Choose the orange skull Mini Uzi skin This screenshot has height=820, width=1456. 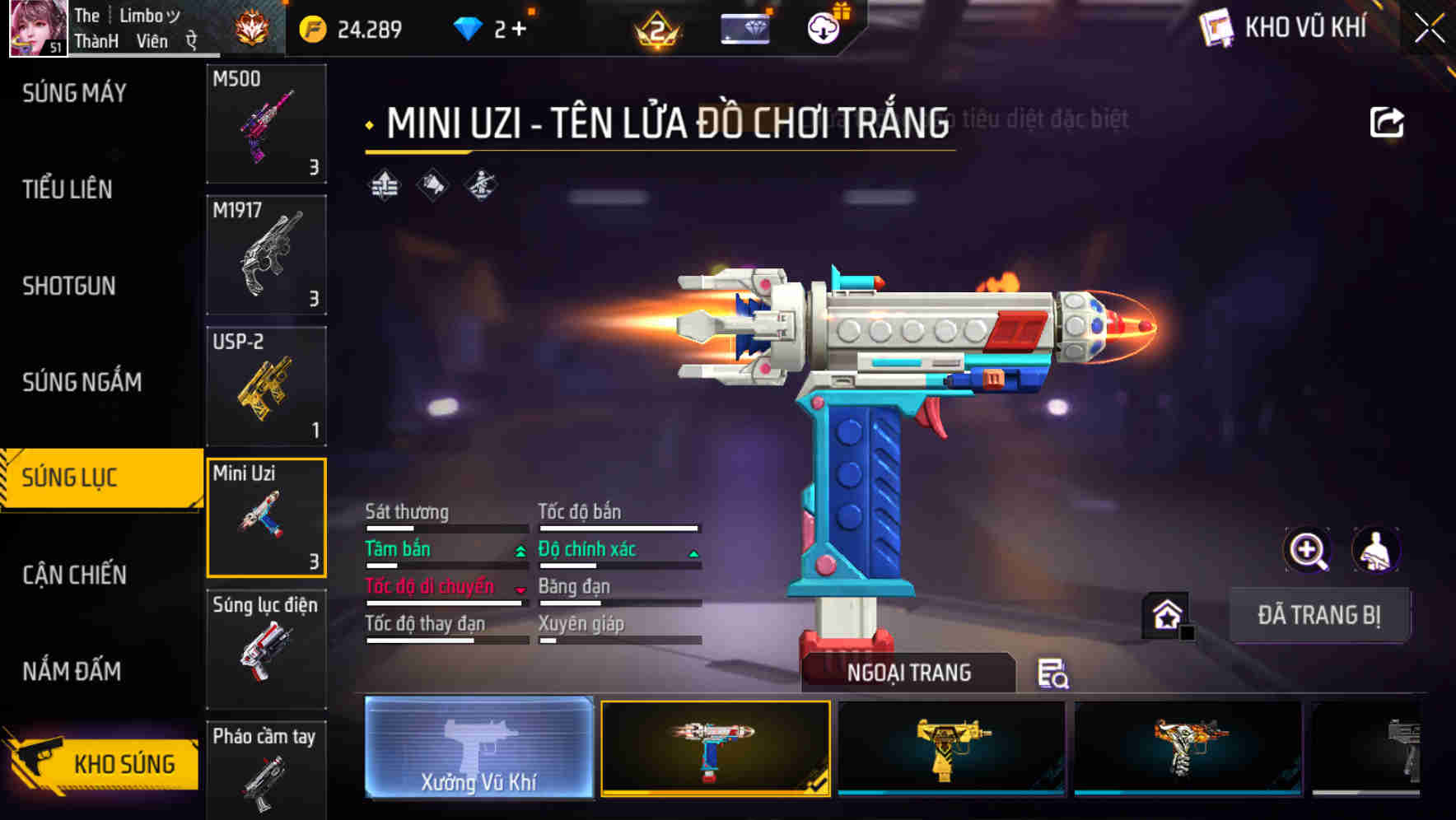(x=1188, y=748)
